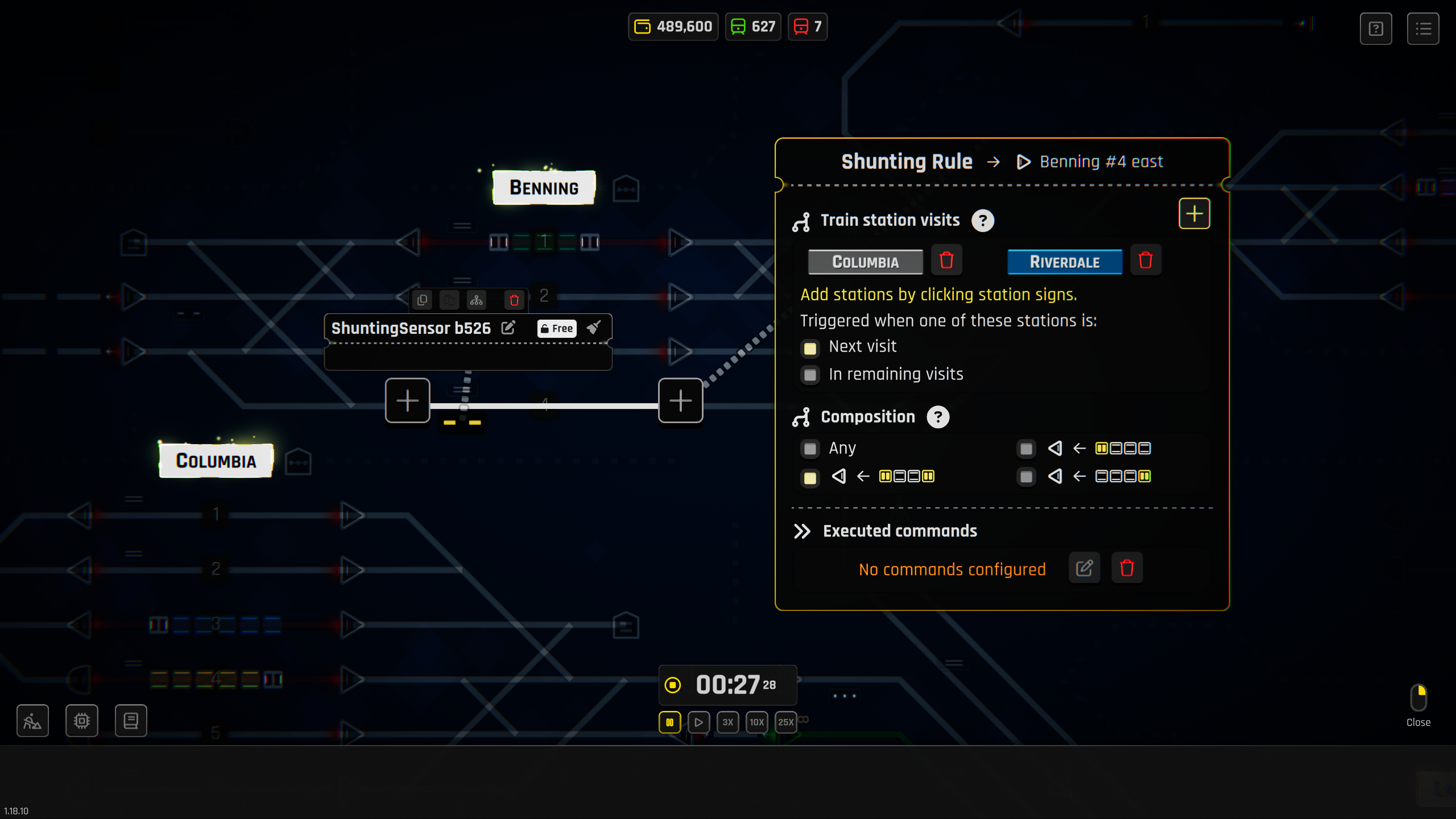Remove Columbia from train station visits
This screenshot has width=1456, height=819.
(x=948, y=260)
